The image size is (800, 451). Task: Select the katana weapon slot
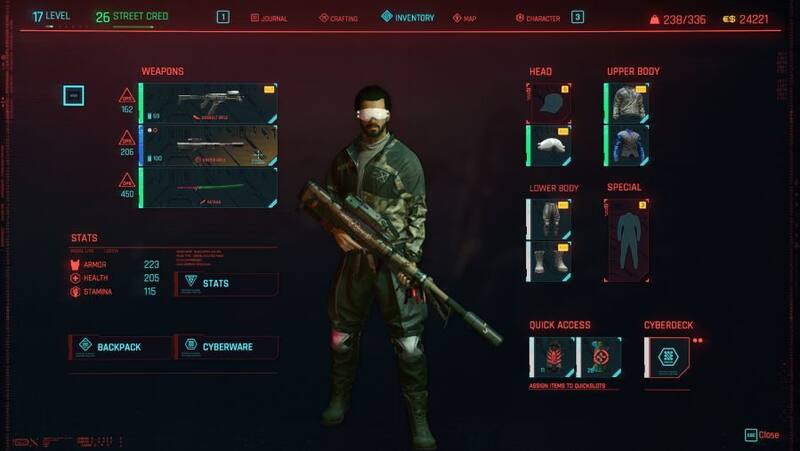pos(209,187)
